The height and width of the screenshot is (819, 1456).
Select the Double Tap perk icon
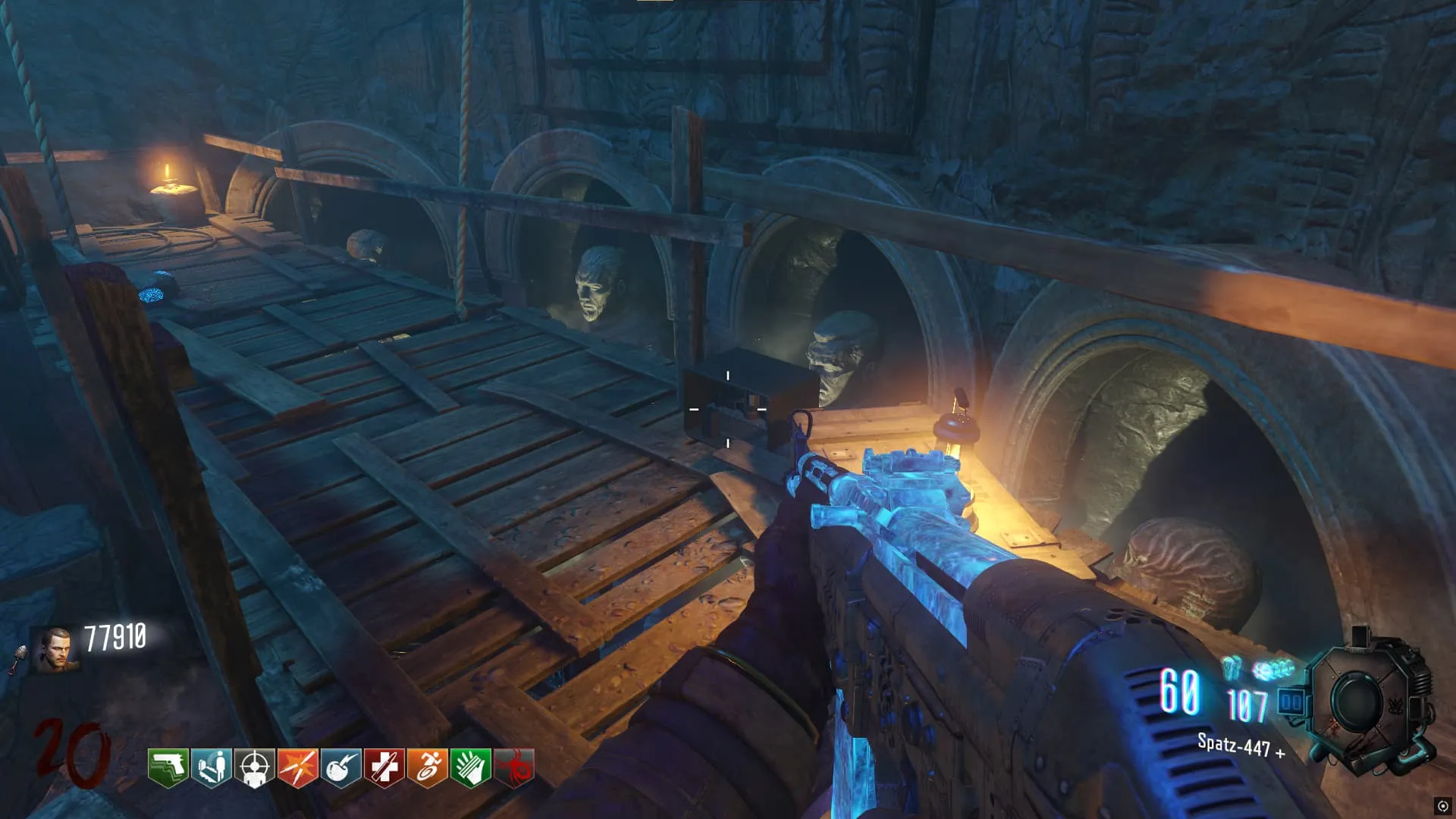[298, 767]
